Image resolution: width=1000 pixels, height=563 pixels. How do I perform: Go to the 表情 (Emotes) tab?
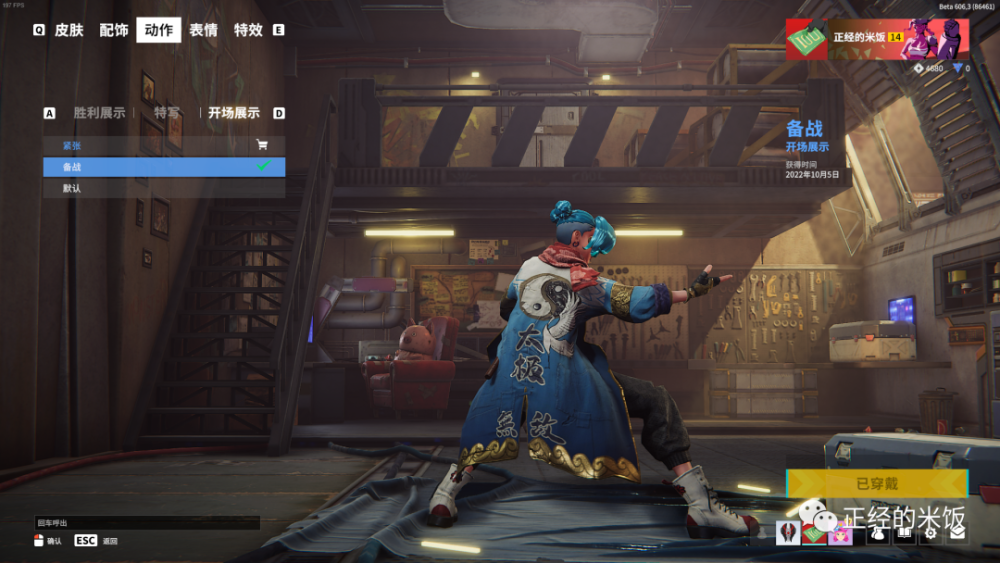(x=204, y=30)
